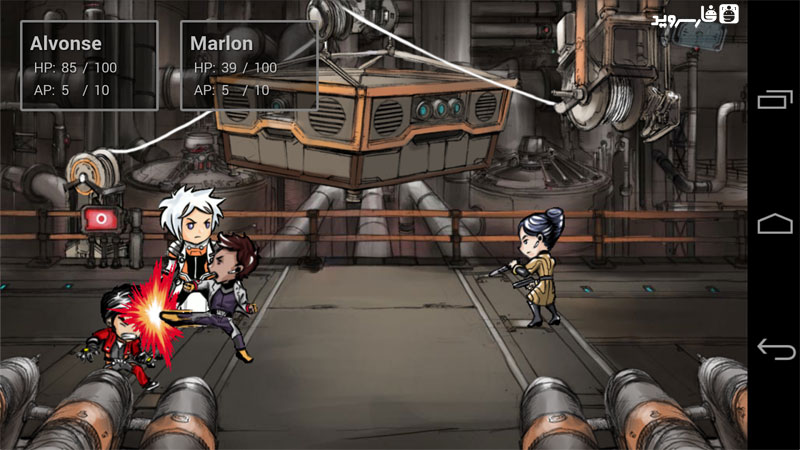Tap the Android home button

click(x=775, y=224)
